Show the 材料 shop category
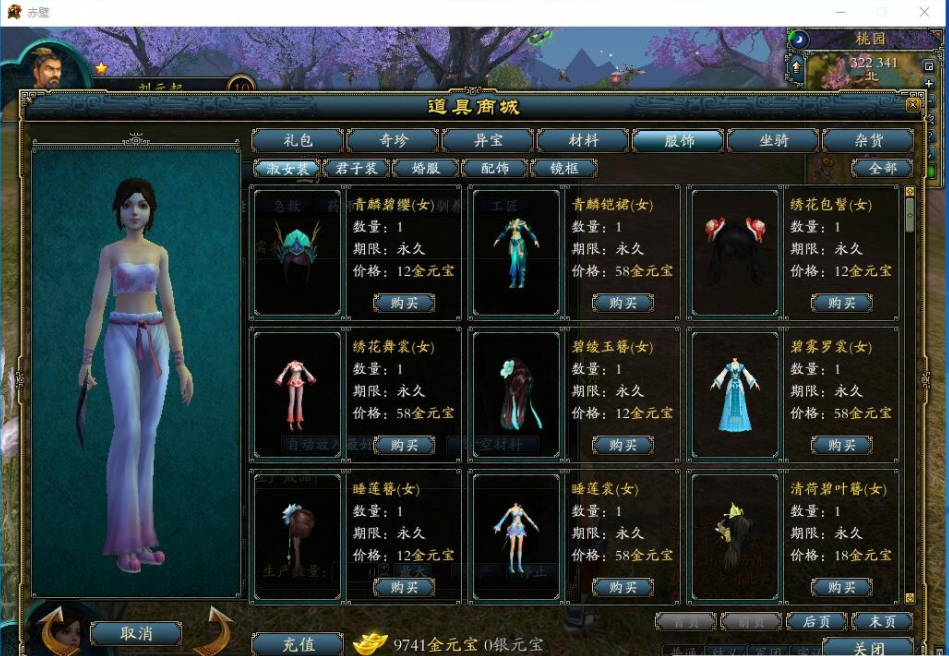Viewport: 949px width, 656px height. tap(583, 141)
